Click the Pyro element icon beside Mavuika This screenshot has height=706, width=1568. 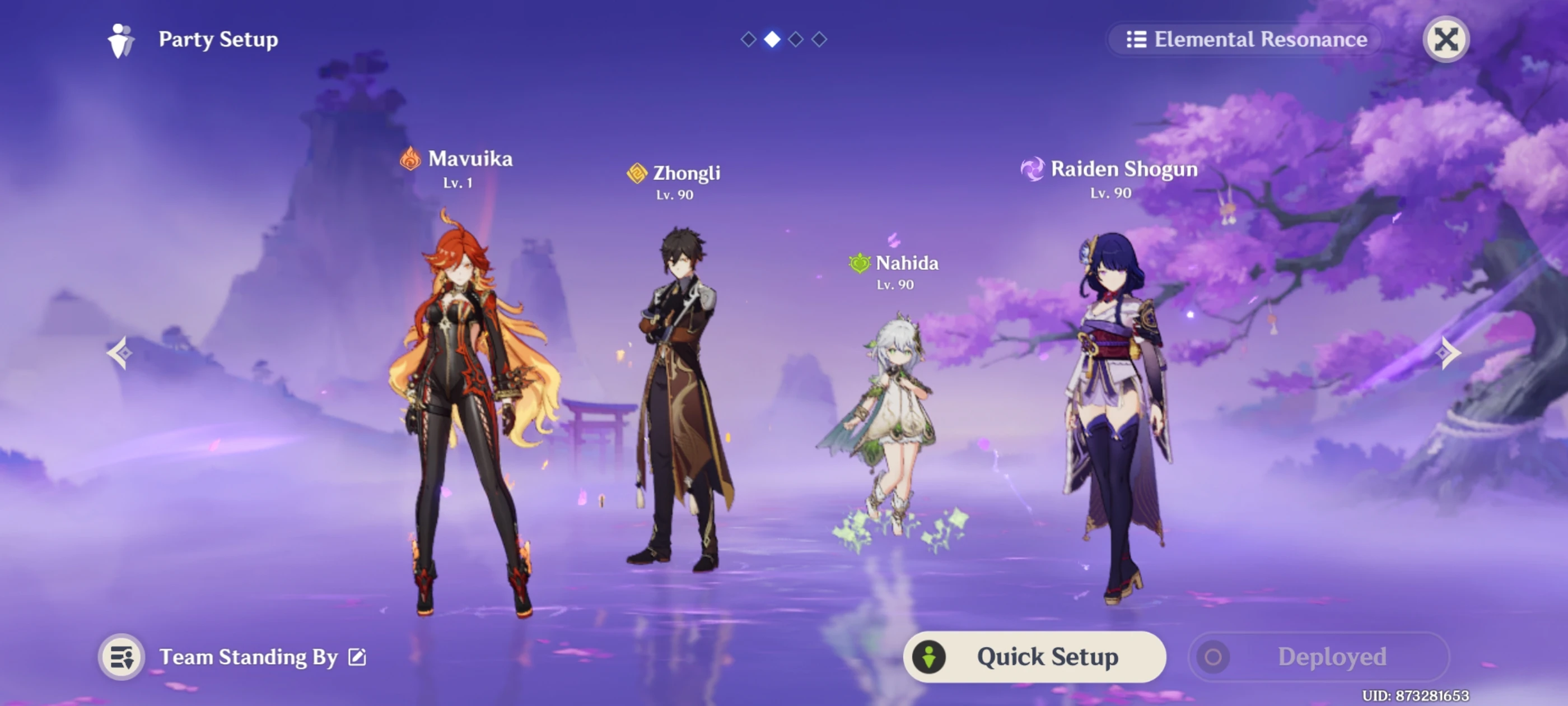tap(412, 159)
